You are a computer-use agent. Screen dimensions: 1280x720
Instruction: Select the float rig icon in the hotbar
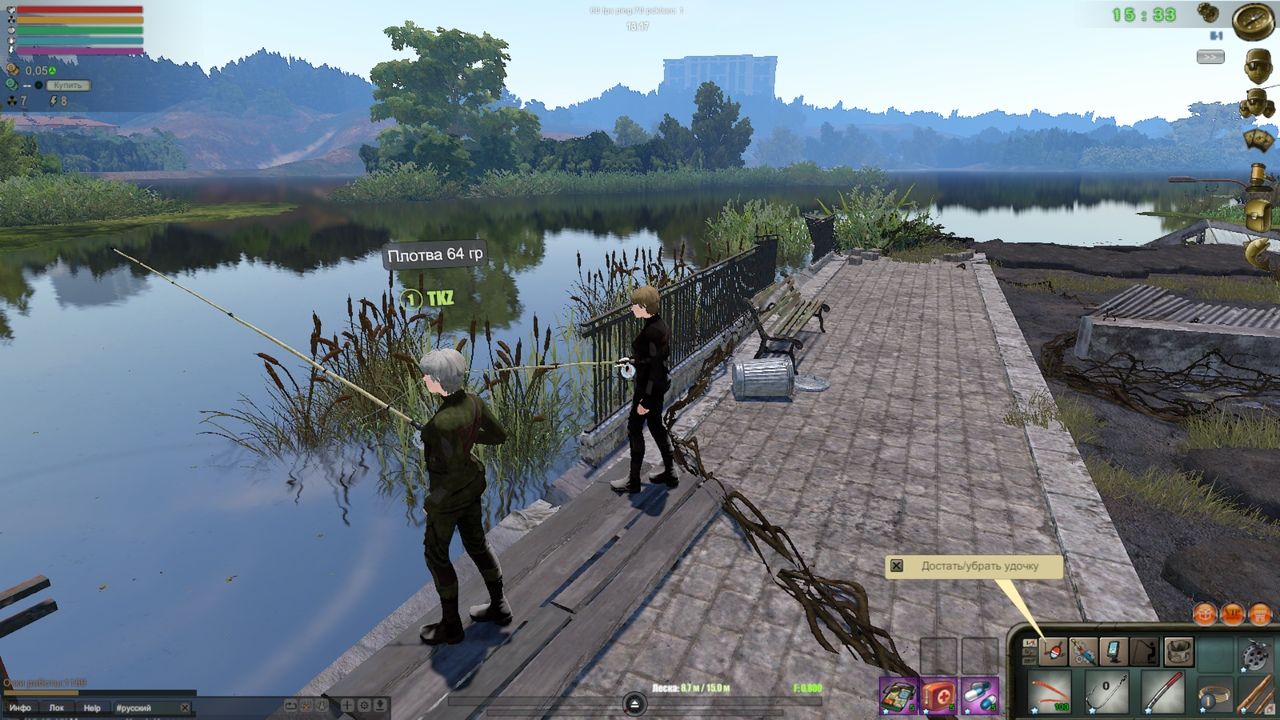pos(1052,650)
